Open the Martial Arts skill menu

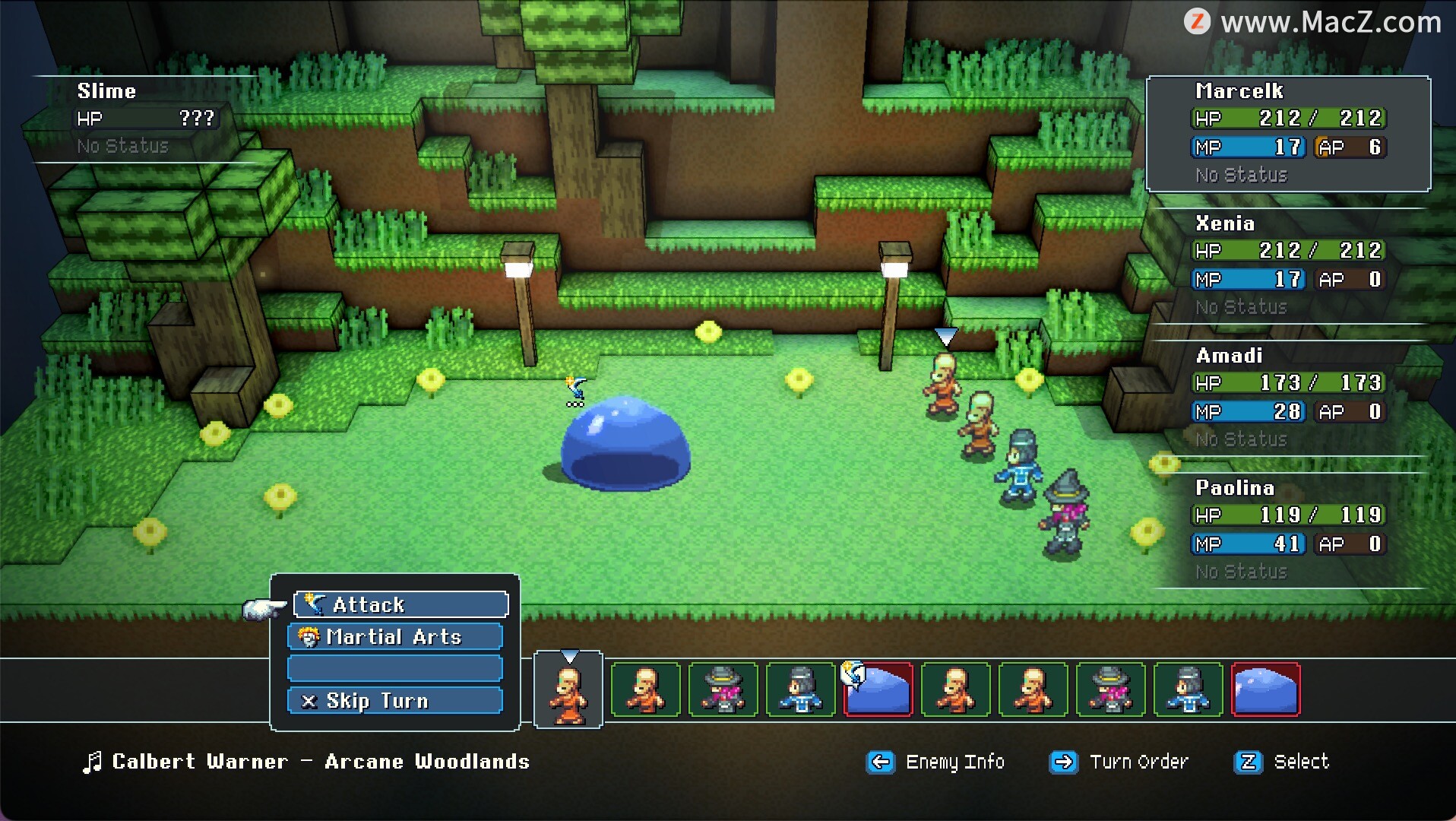tap(395, 636)
